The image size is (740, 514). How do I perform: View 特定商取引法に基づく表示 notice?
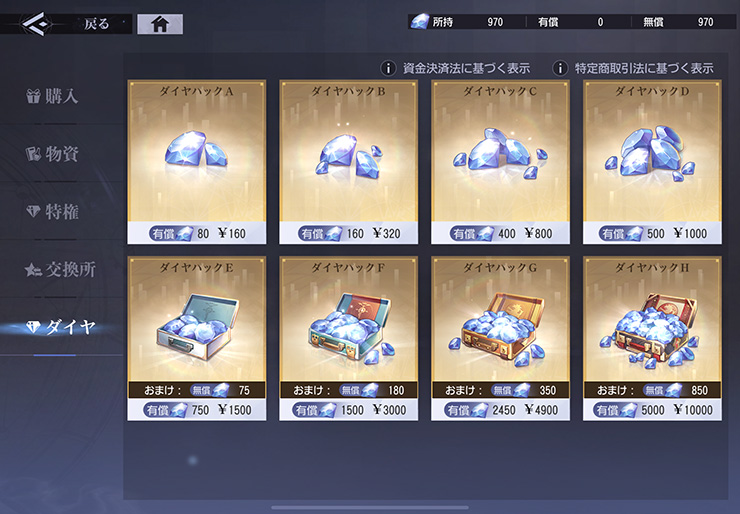(634, 68)
